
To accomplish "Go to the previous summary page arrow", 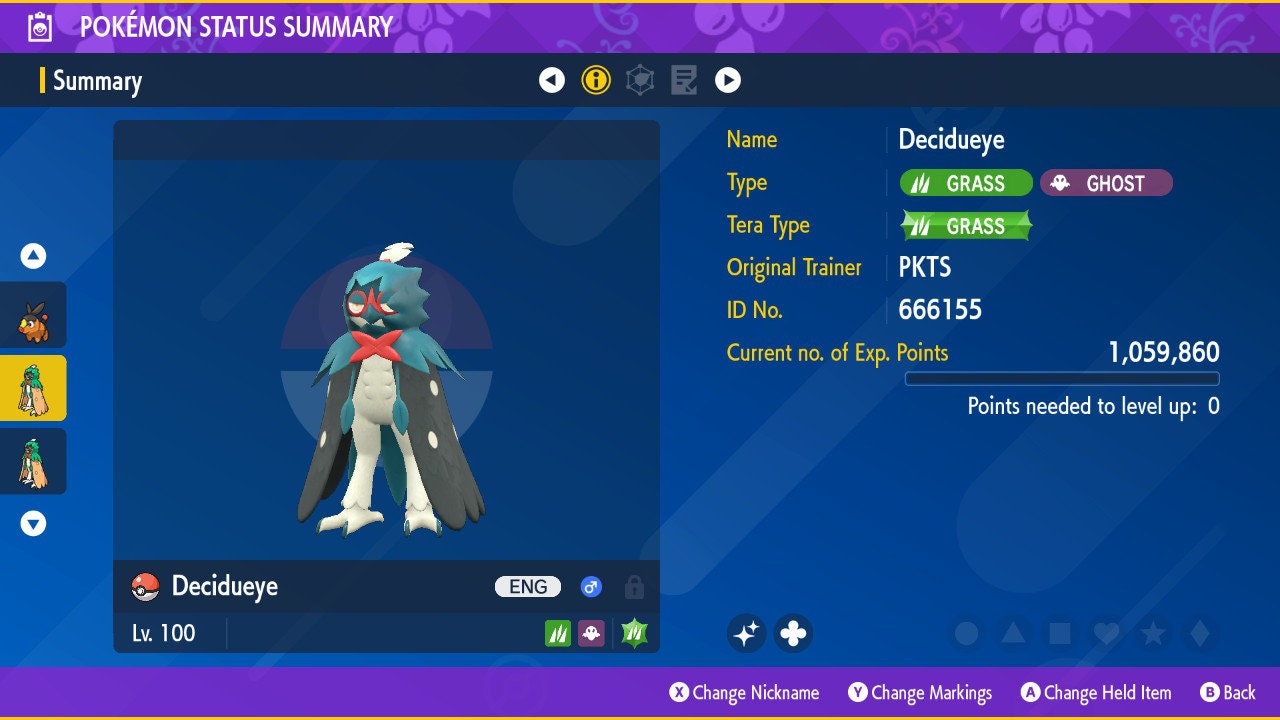I will (552, 80).
